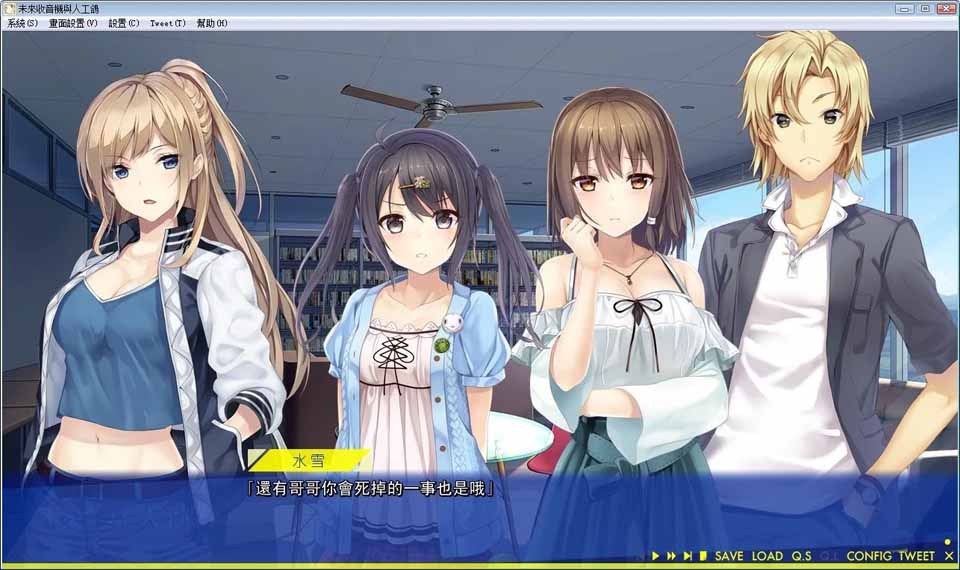This screenshot has width=960, height=570.
Task: Open the 系統(S) menu
Action: point(22,23)
